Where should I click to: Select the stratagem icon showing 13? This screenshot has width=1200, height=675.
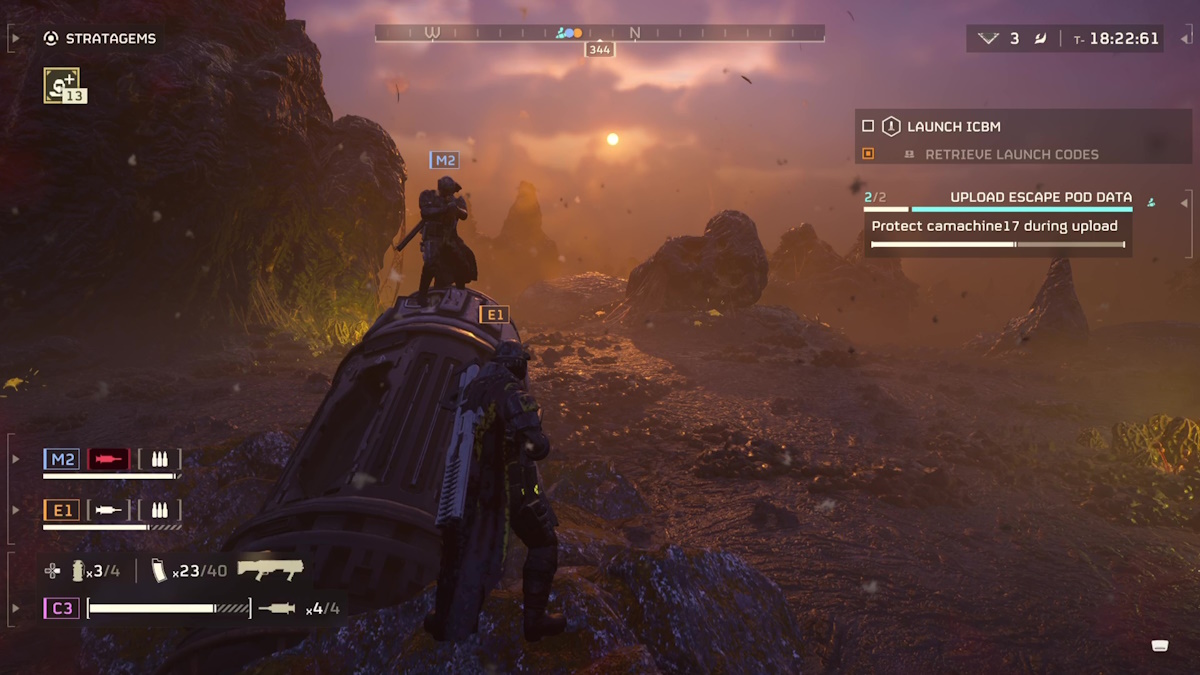click(x=63, y=86)
